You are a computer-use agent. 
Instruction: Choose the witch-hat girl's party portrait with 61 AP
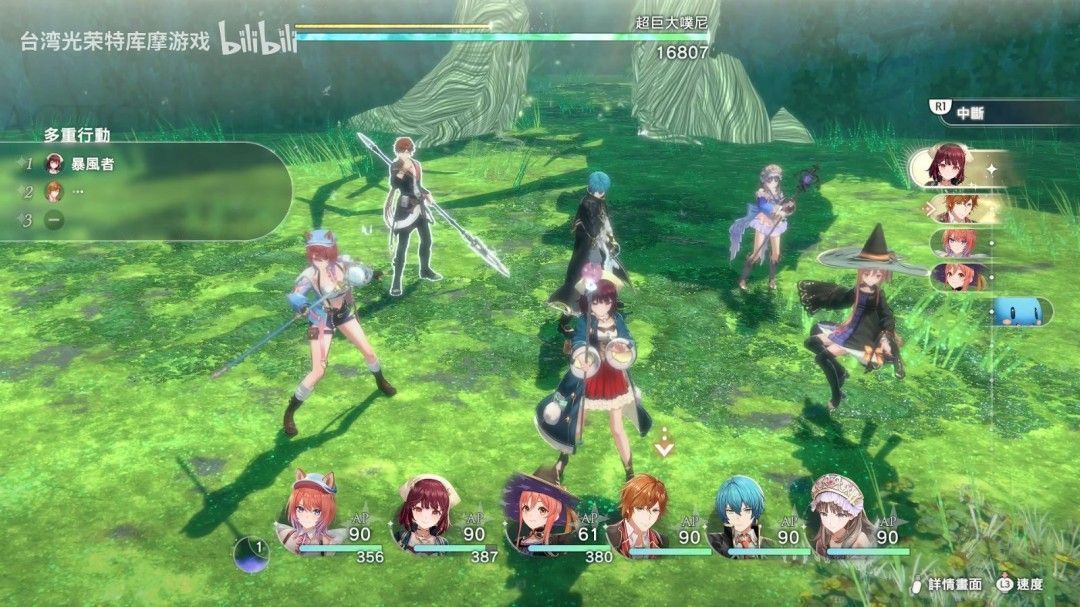[x=540, y=514]
